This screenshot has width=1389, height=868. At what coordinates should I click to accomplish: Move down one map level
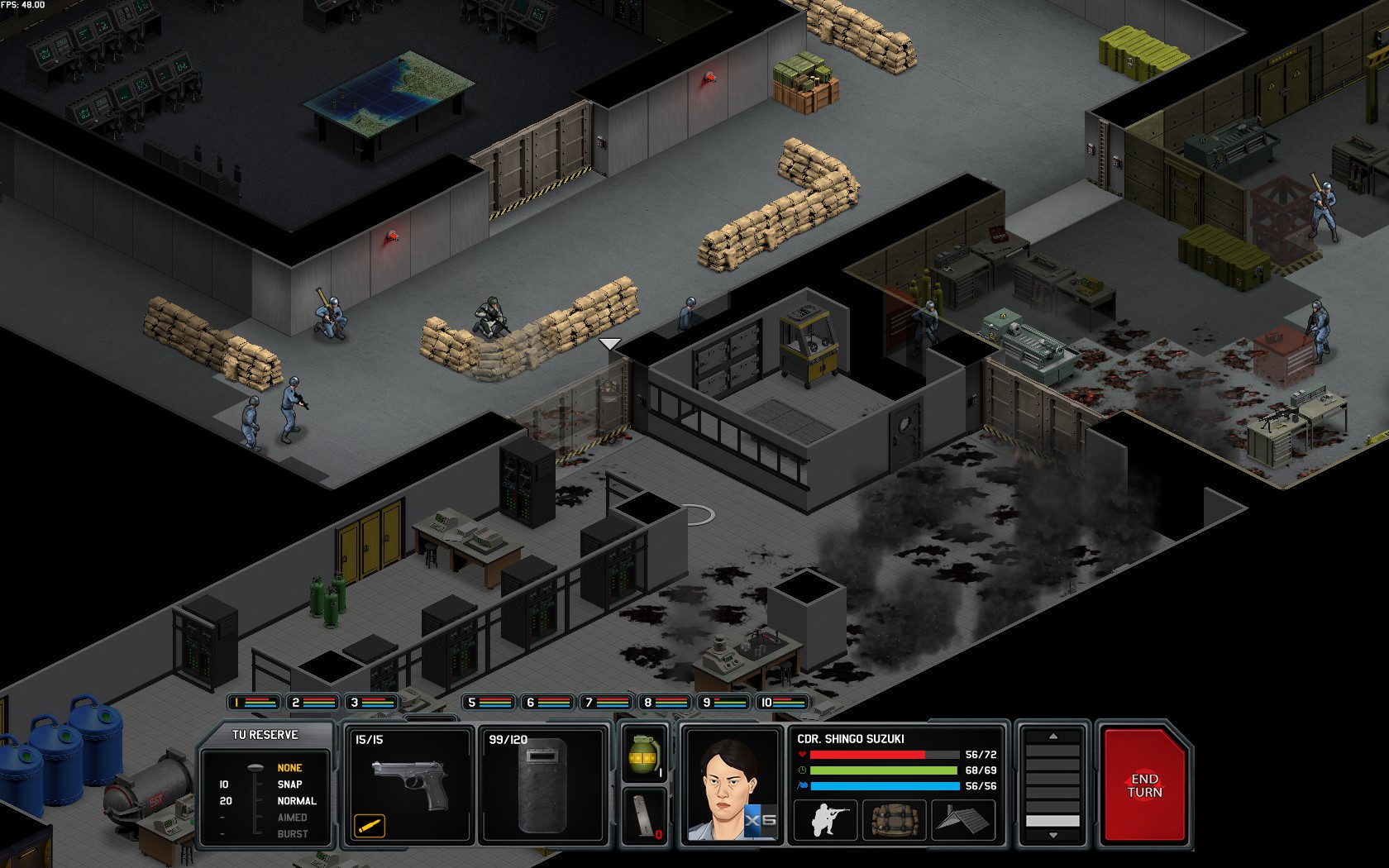pyautogui.click(x=1052, y=836)
